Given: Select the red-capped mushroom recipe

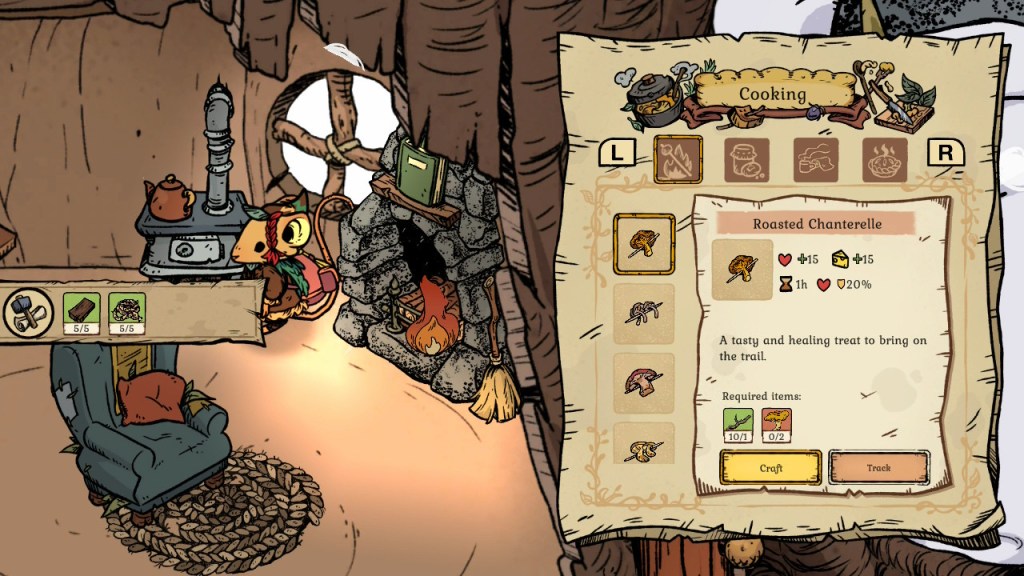Looking at the screenshot, I should tap(643, 382).
